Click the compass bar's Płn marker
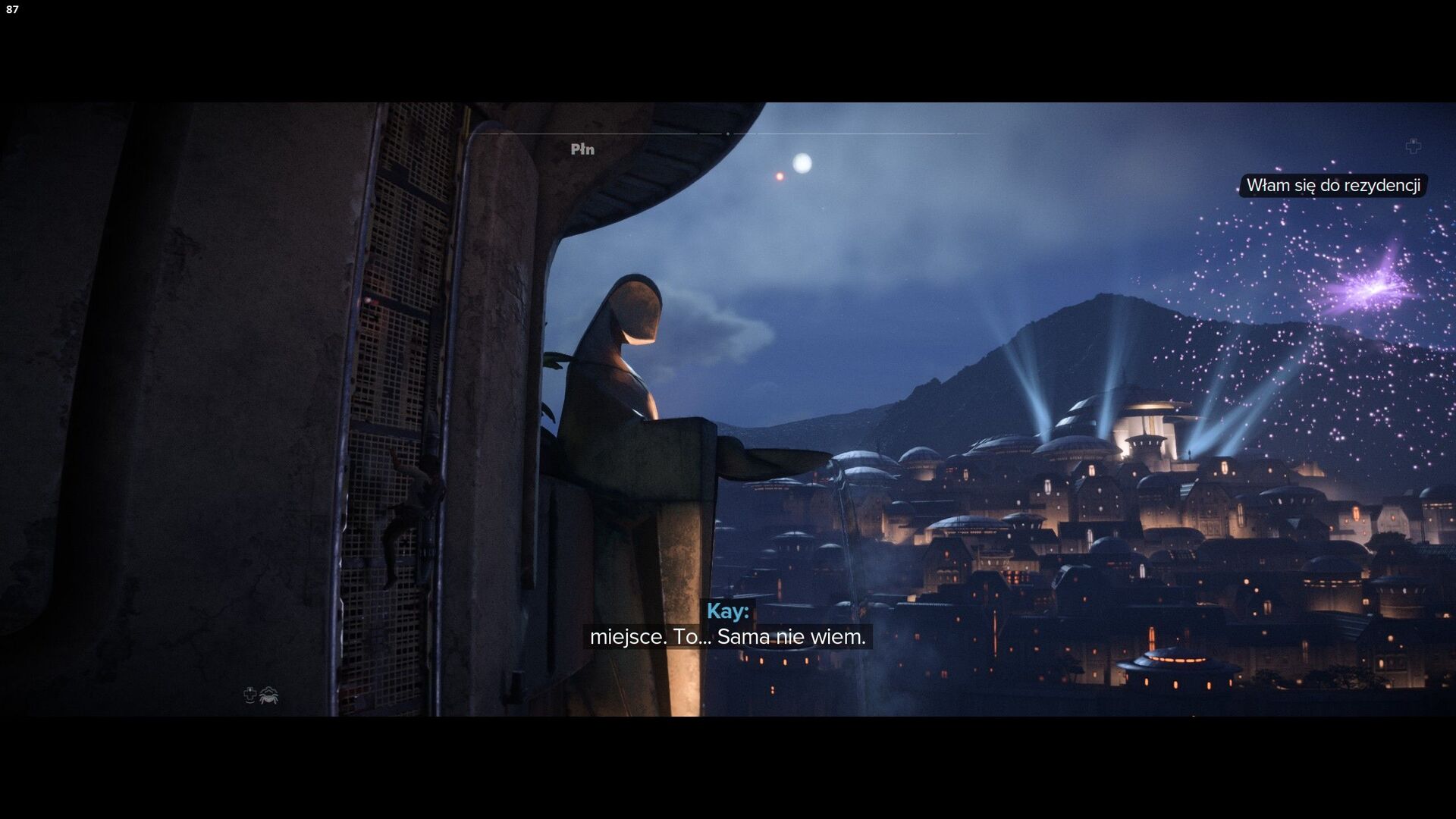 (x=582, y=149)
